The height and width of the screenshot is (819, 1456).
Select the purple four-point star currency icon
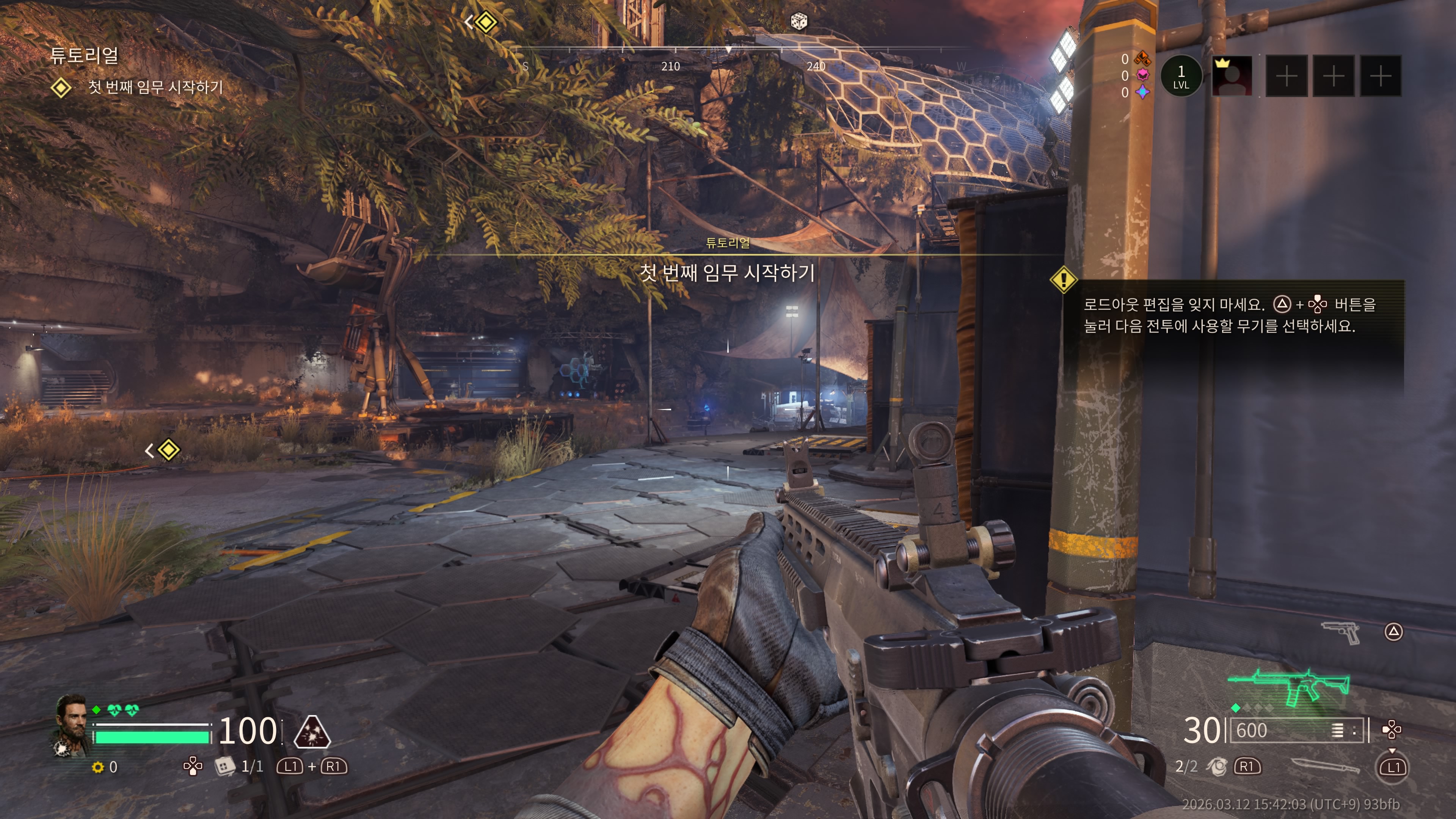[1143, 92]
